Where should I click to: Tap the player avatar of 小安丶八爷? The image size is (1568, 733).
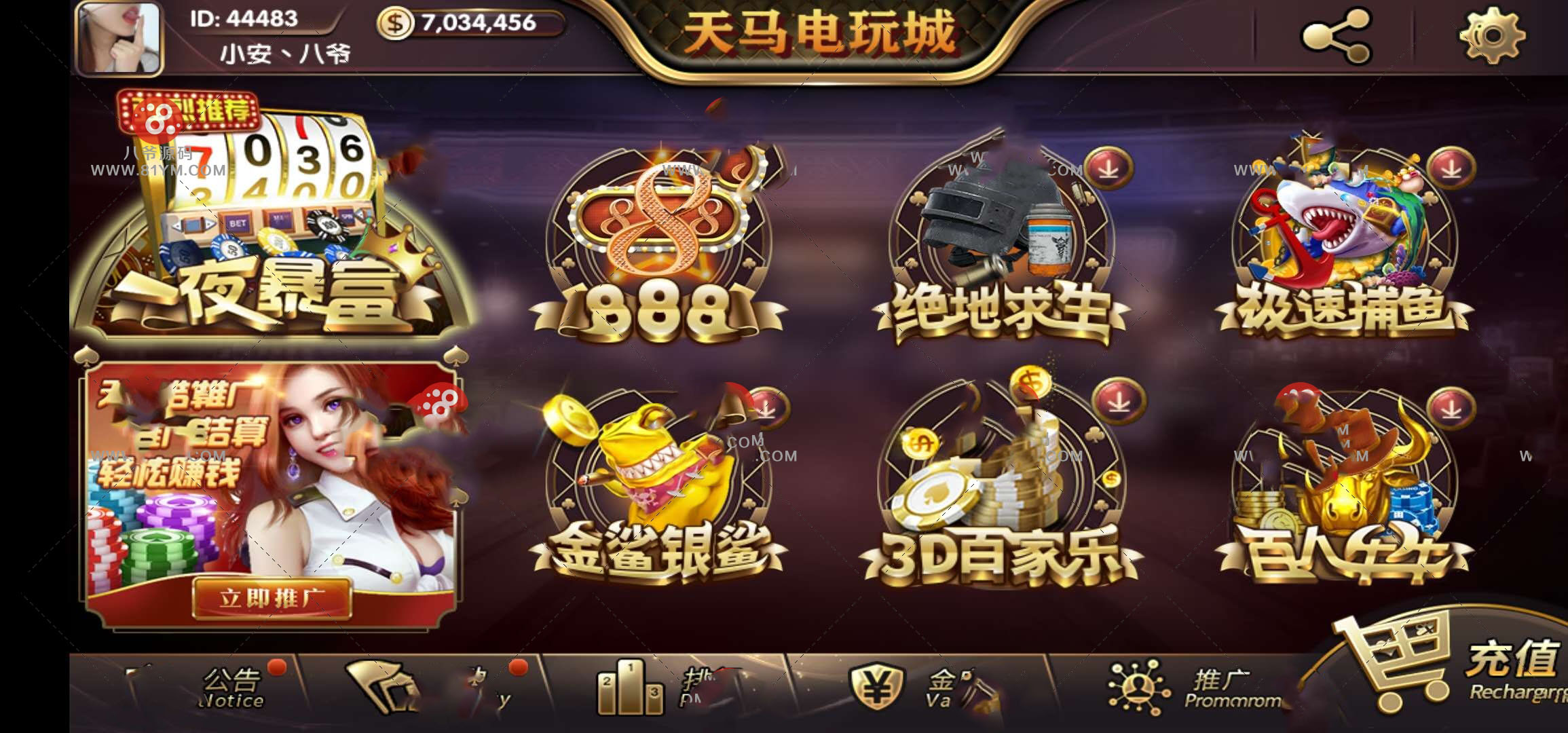pos(119,37)
